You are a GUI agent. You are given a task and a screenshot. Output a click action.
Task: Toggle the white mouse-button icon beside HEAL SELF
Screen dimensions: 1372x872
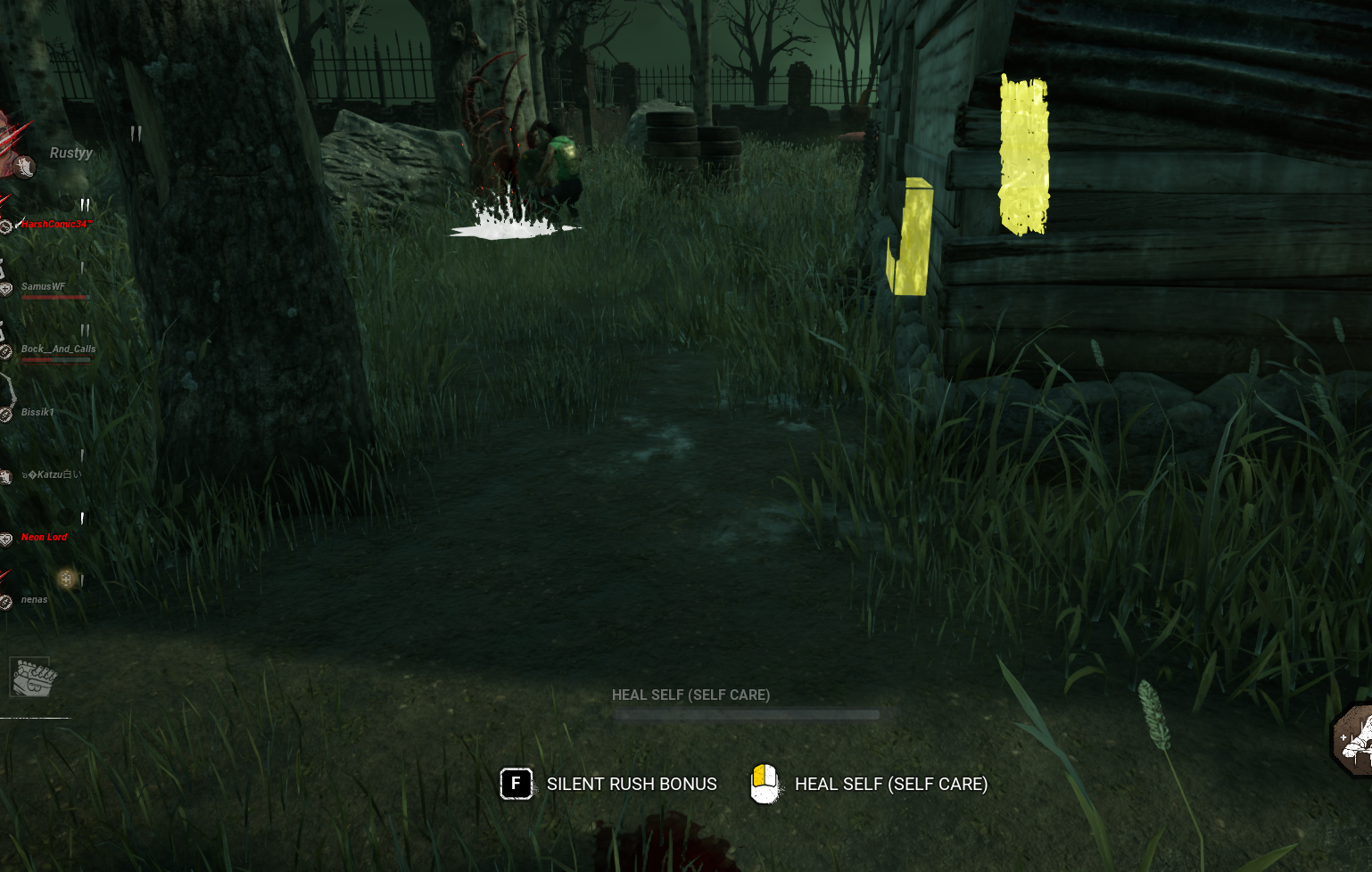tap(765, 785)
